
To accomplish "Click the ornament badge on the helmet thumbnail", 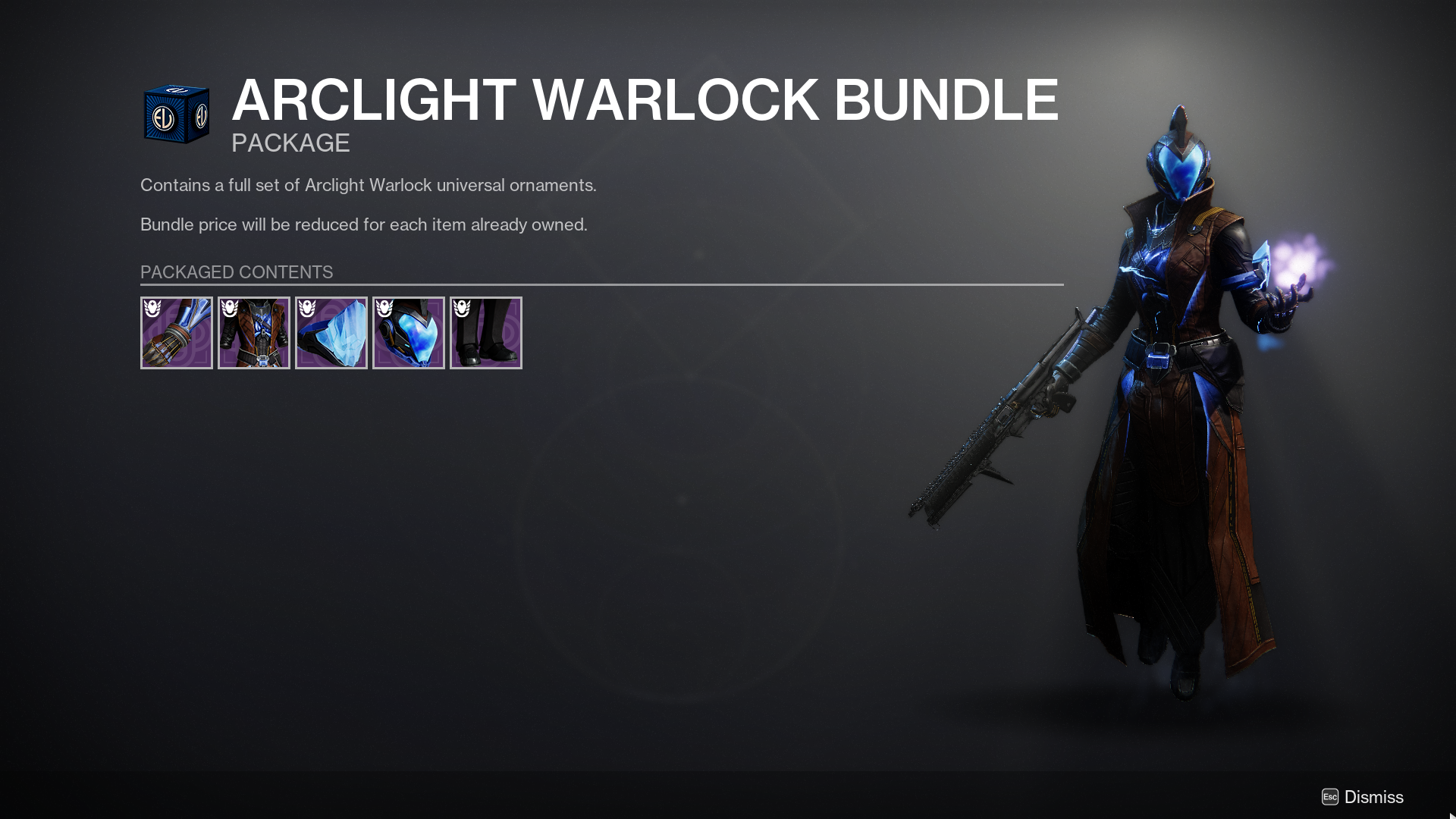I will 385,309.
